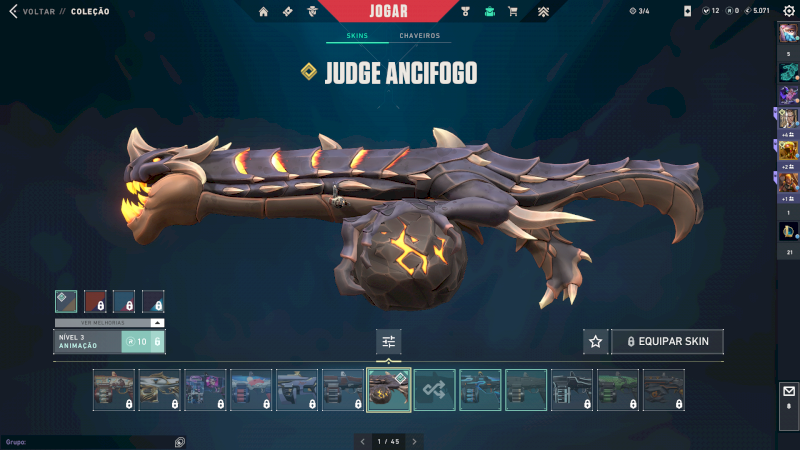Open the skin filter sliders button
This screenshot has height=450, width=800.
coord(389,342)
